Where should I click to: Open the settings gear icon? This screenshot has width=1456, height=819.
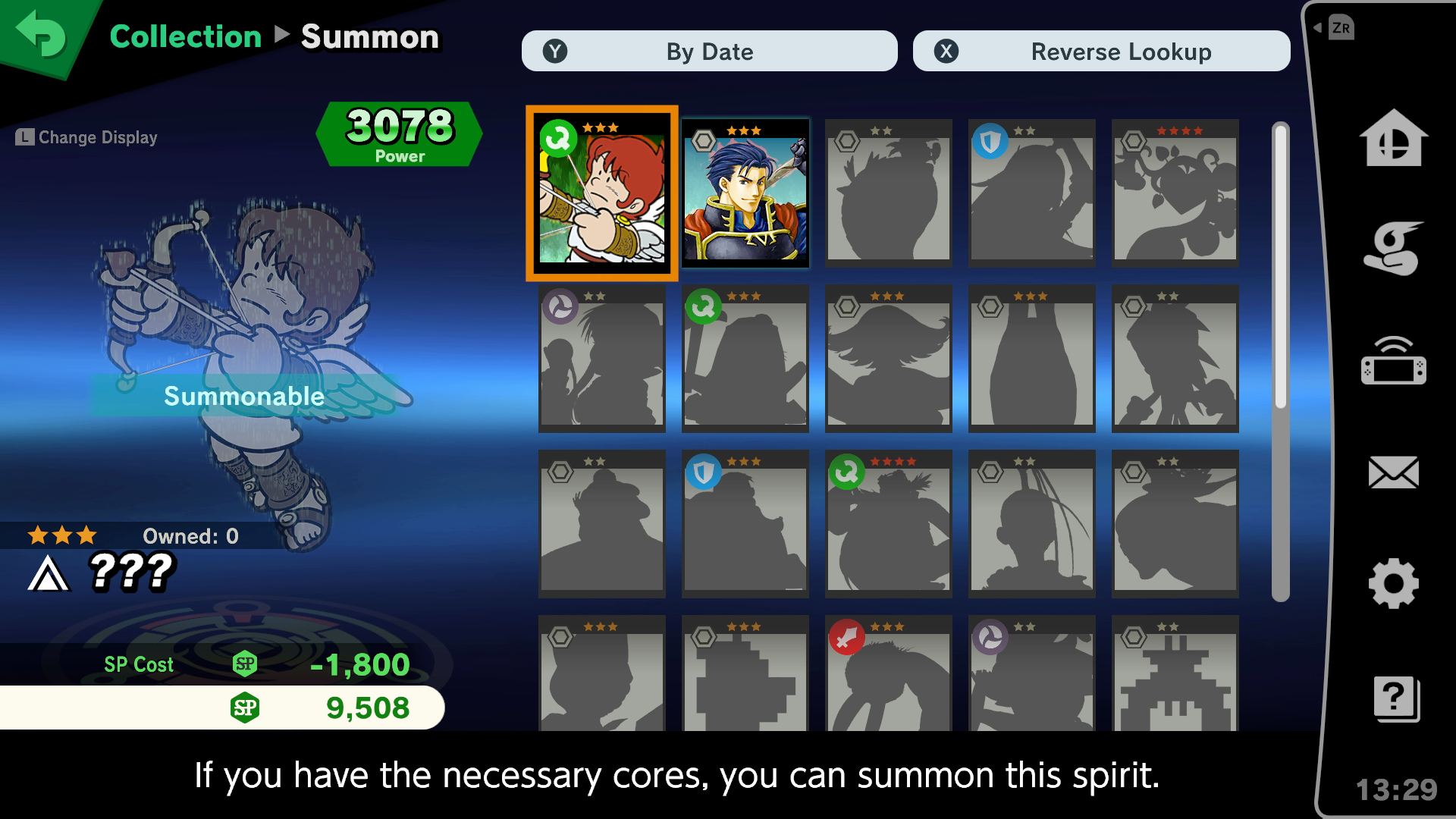tap(1395, 584)
